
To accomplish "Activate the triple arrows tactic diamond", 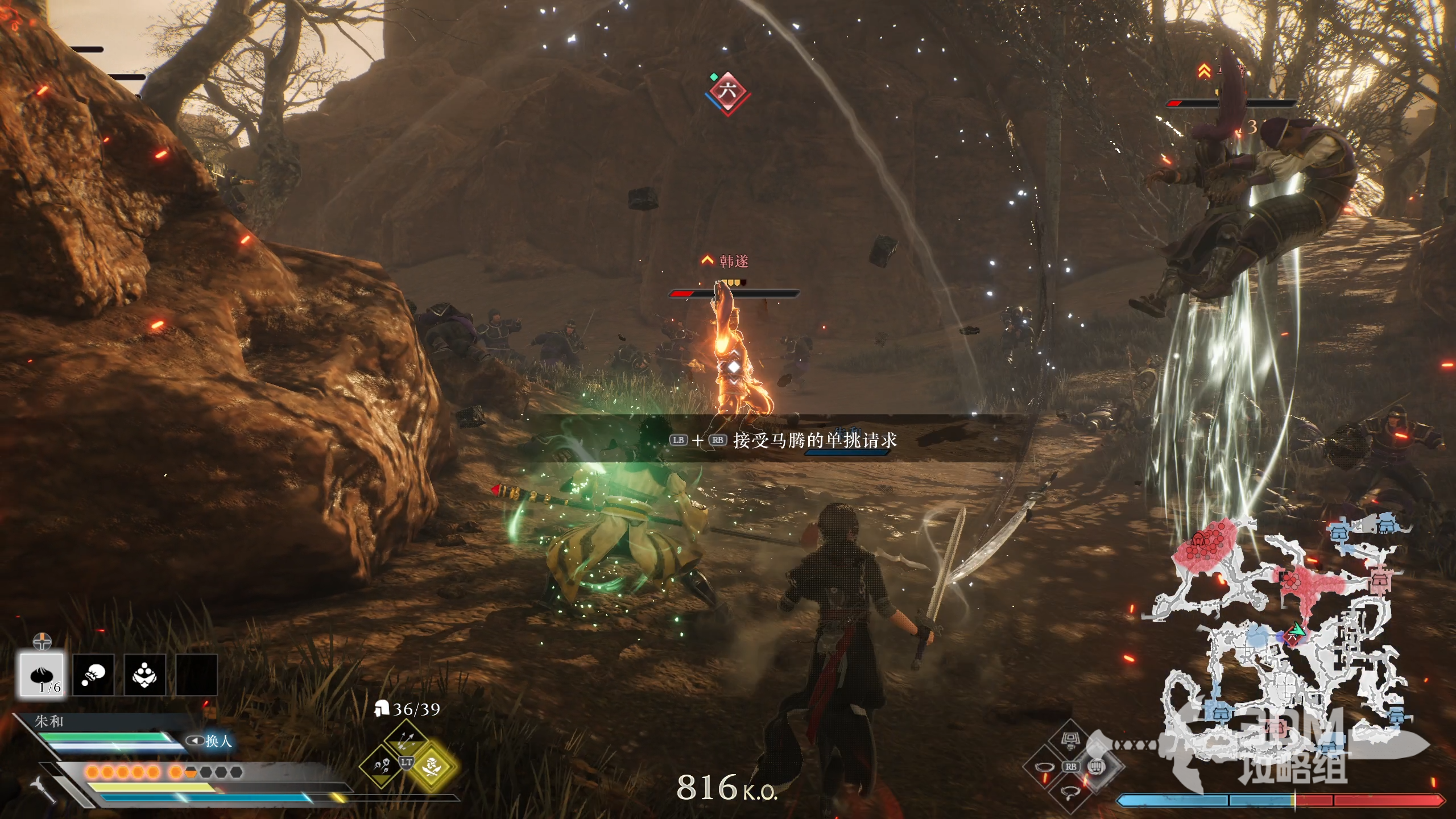I will (406, 739).
